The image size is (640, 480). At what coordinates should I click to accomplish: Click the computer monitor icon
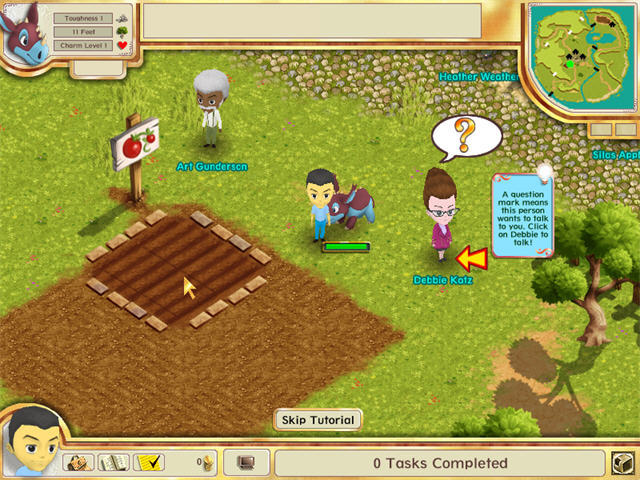[246, 463]
